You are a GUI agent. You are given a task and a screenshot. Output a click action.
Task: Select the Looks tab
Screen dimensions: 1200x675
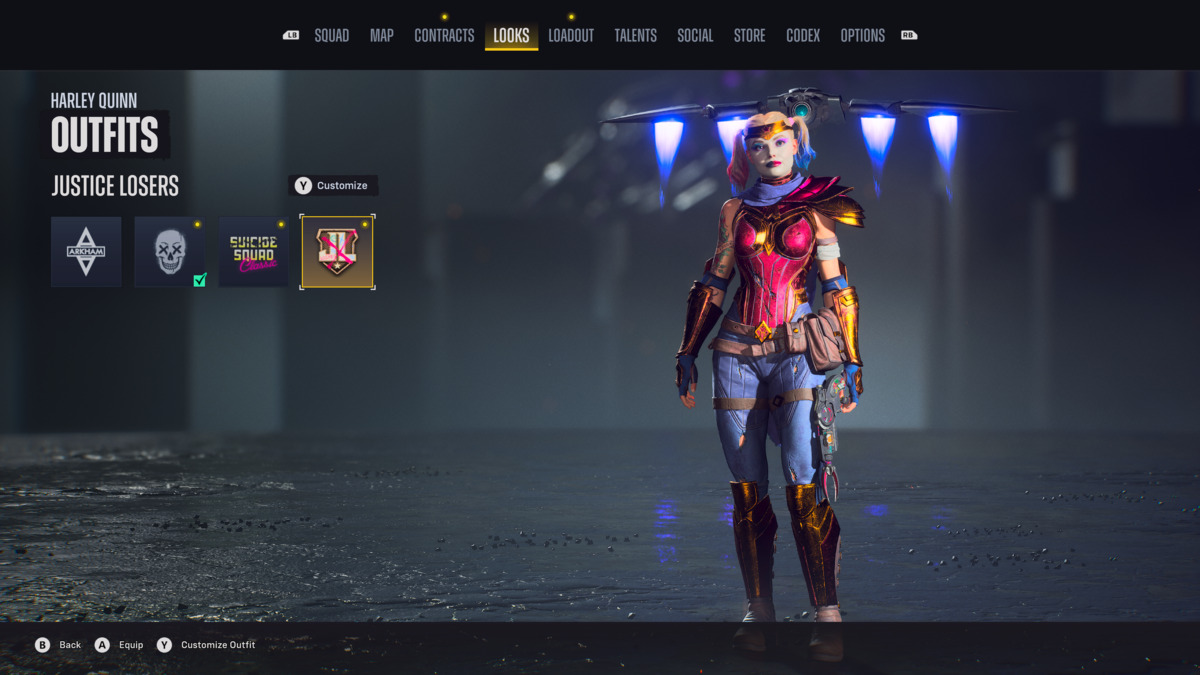[x=511, y=36]
